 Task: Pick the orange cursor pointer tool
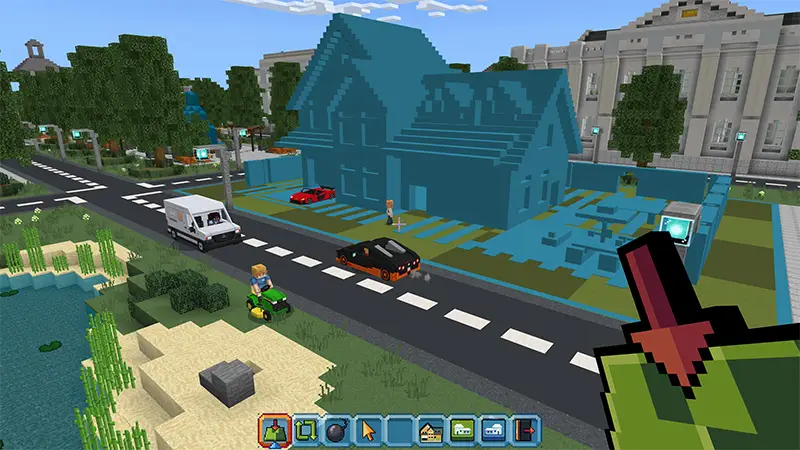pyautogui.click(x=368, y=431)
